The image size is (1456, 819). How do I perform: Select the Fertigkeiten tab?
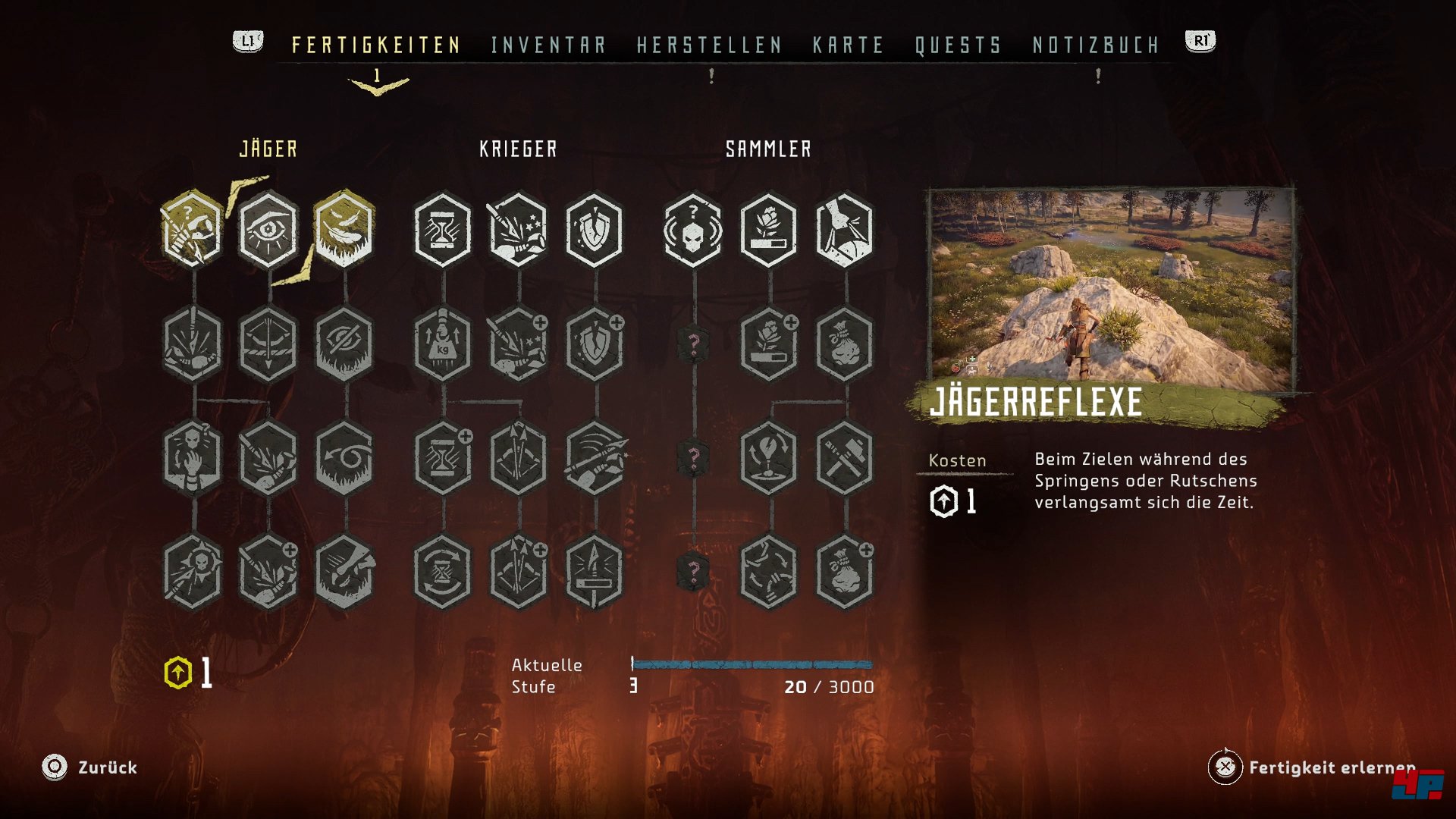click(x=376, y=45)
